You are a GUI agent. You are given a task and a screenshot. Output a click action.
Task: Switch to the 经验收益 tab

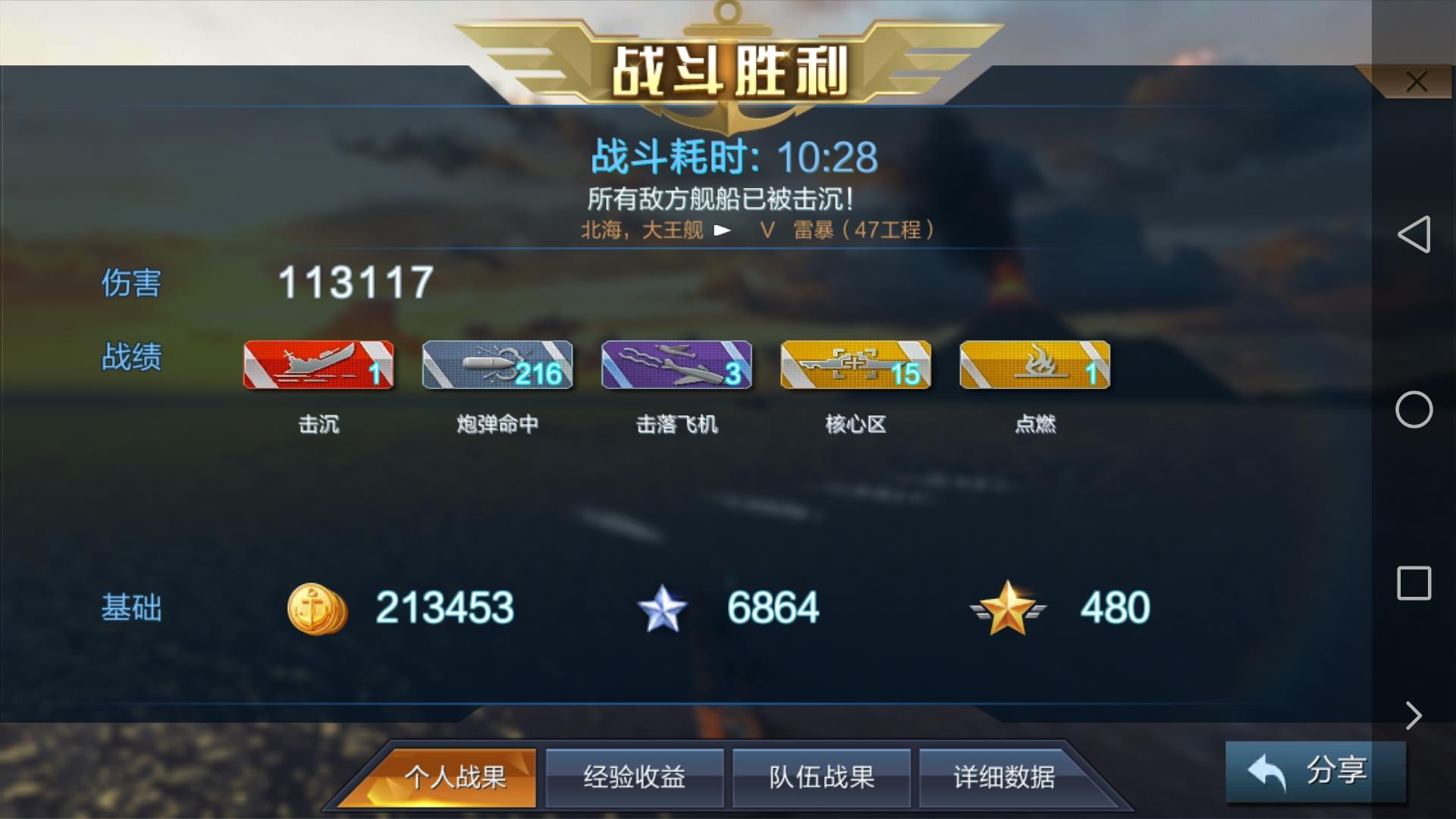634,777
